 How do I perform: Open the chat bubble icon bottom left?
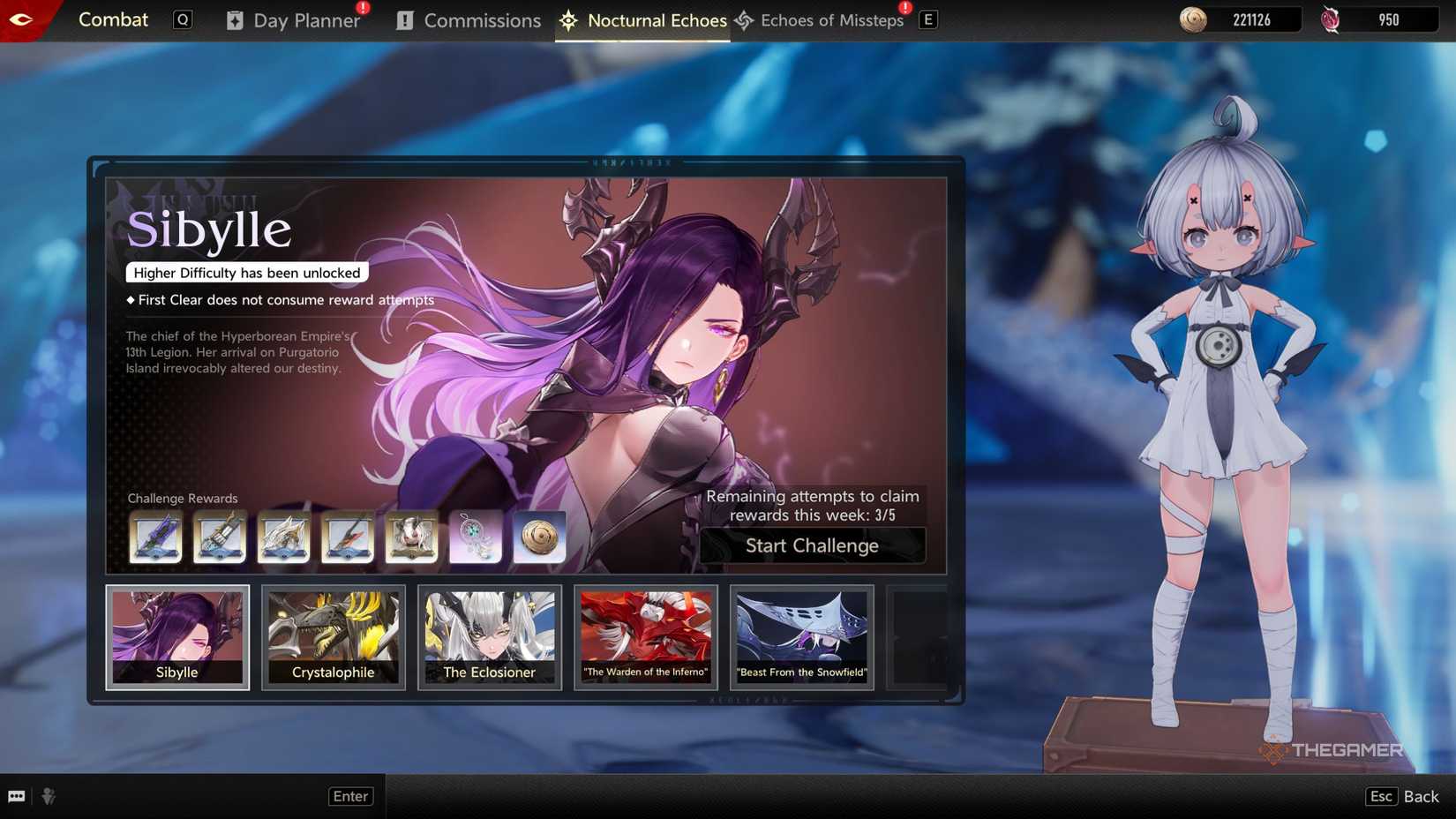(18, 796)
